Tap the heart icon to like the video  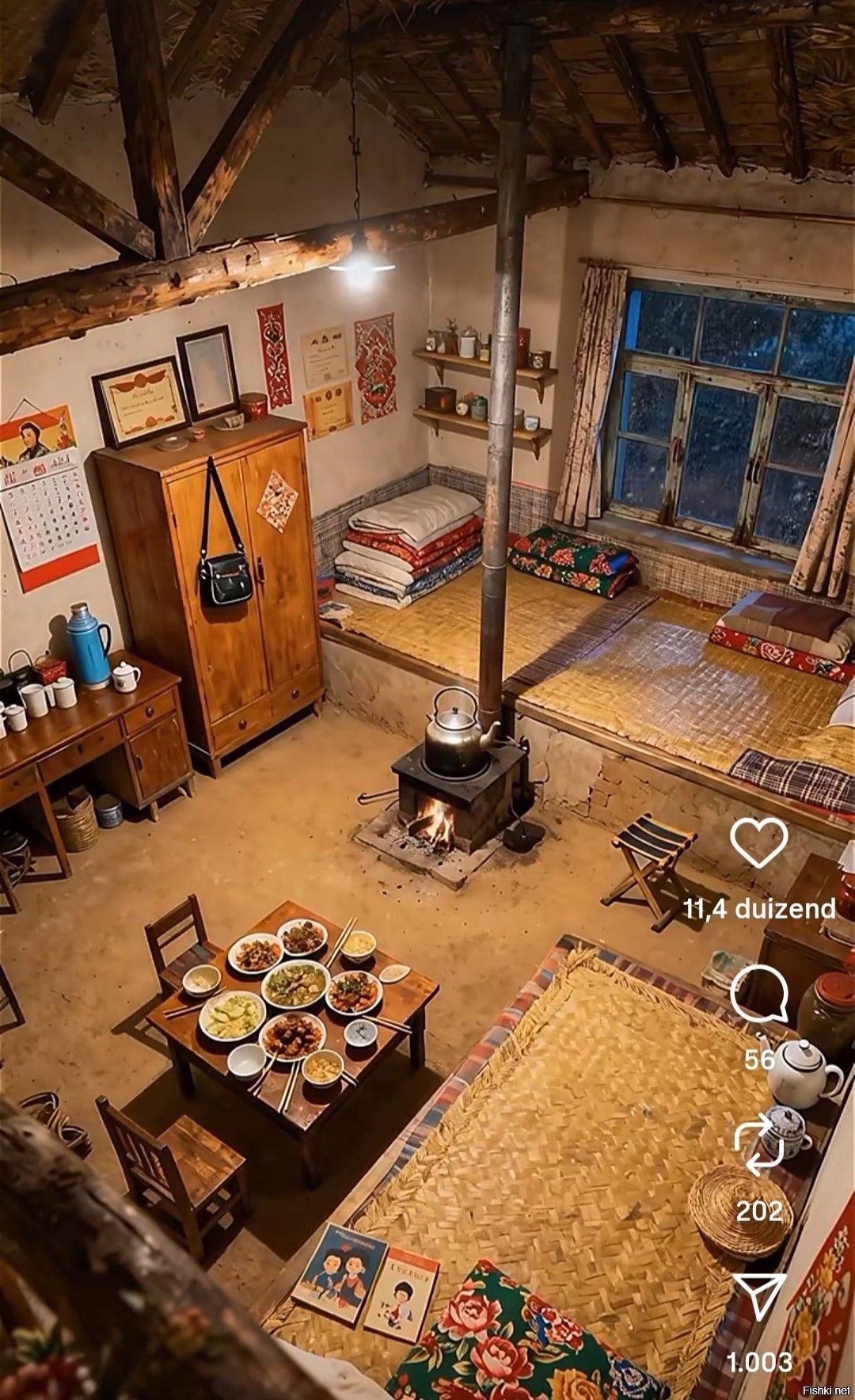(x=758, y=843)
